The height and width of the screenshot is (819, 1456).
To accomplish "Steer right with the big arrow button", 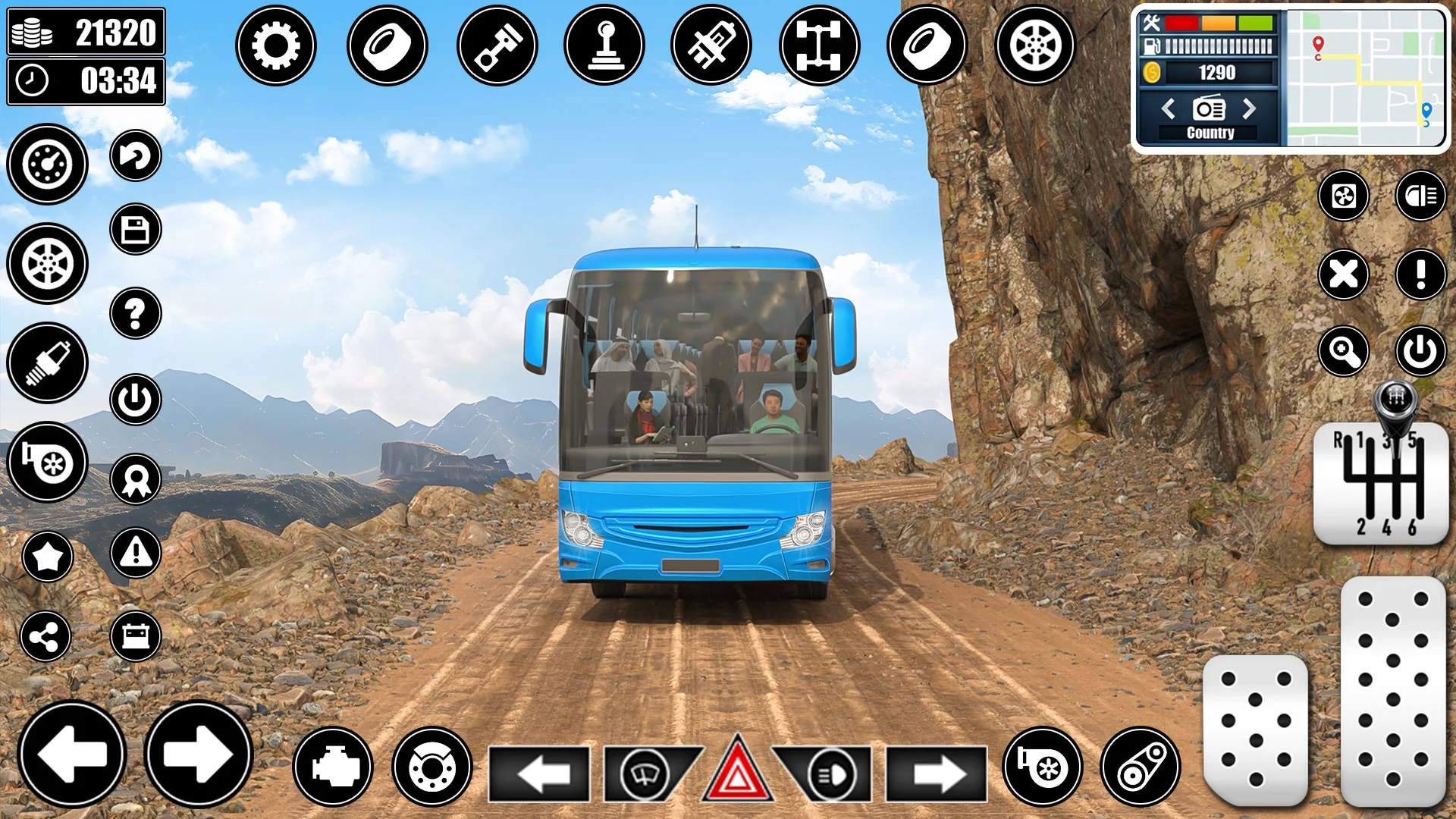I will click(198, 754).
